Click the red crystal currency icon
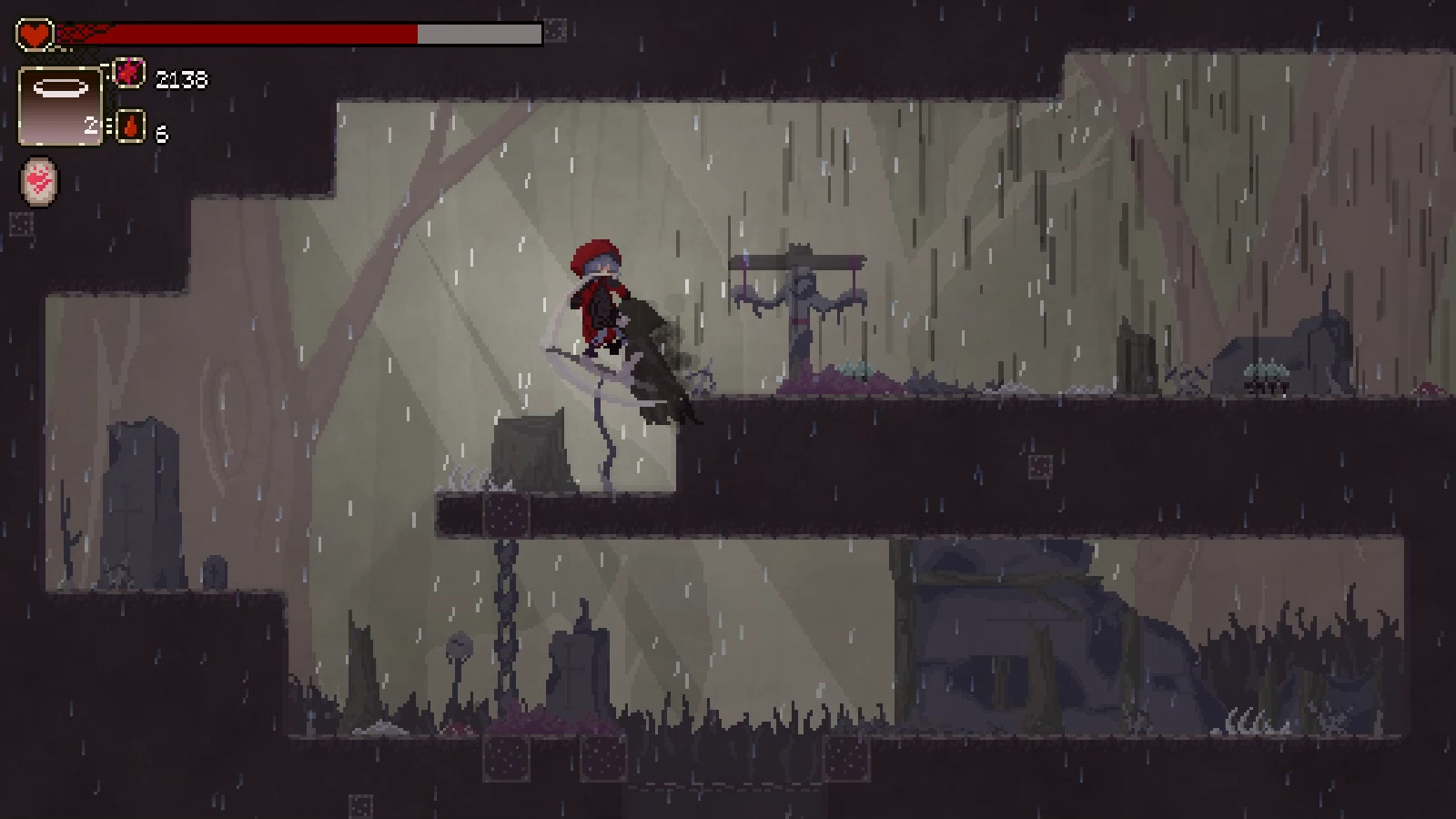This screenshot has height=819, width=1456. tap(131, 74)
